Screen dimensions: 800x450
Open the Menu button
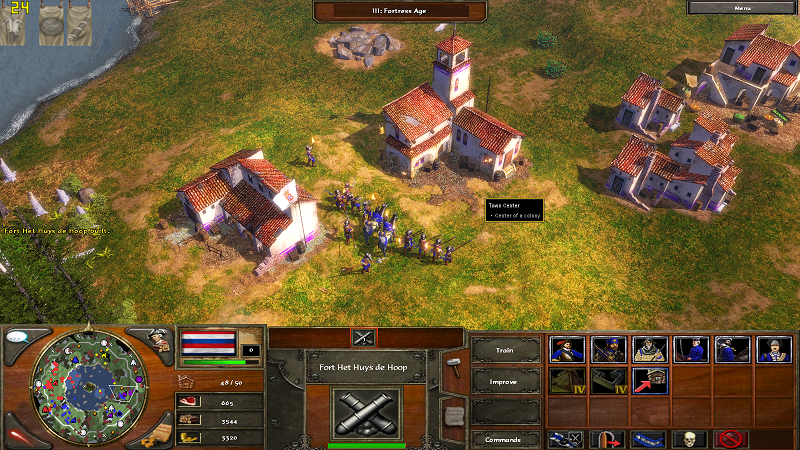[x=742, y=8]
